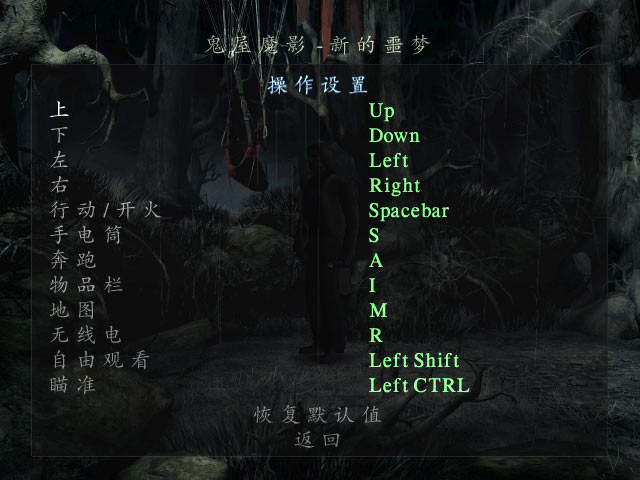Select the 行动/开火 action row
The height and width of the screenshot is (480, 640).
point(105,211)
